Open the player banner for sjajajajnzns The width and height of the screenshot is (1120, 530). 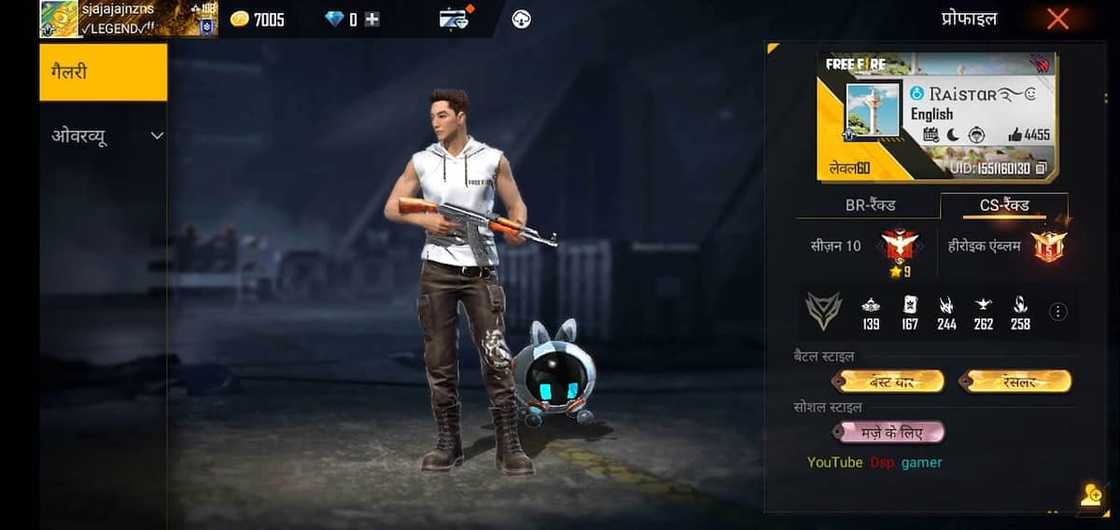pyautogui.click(x=128, y=19)
